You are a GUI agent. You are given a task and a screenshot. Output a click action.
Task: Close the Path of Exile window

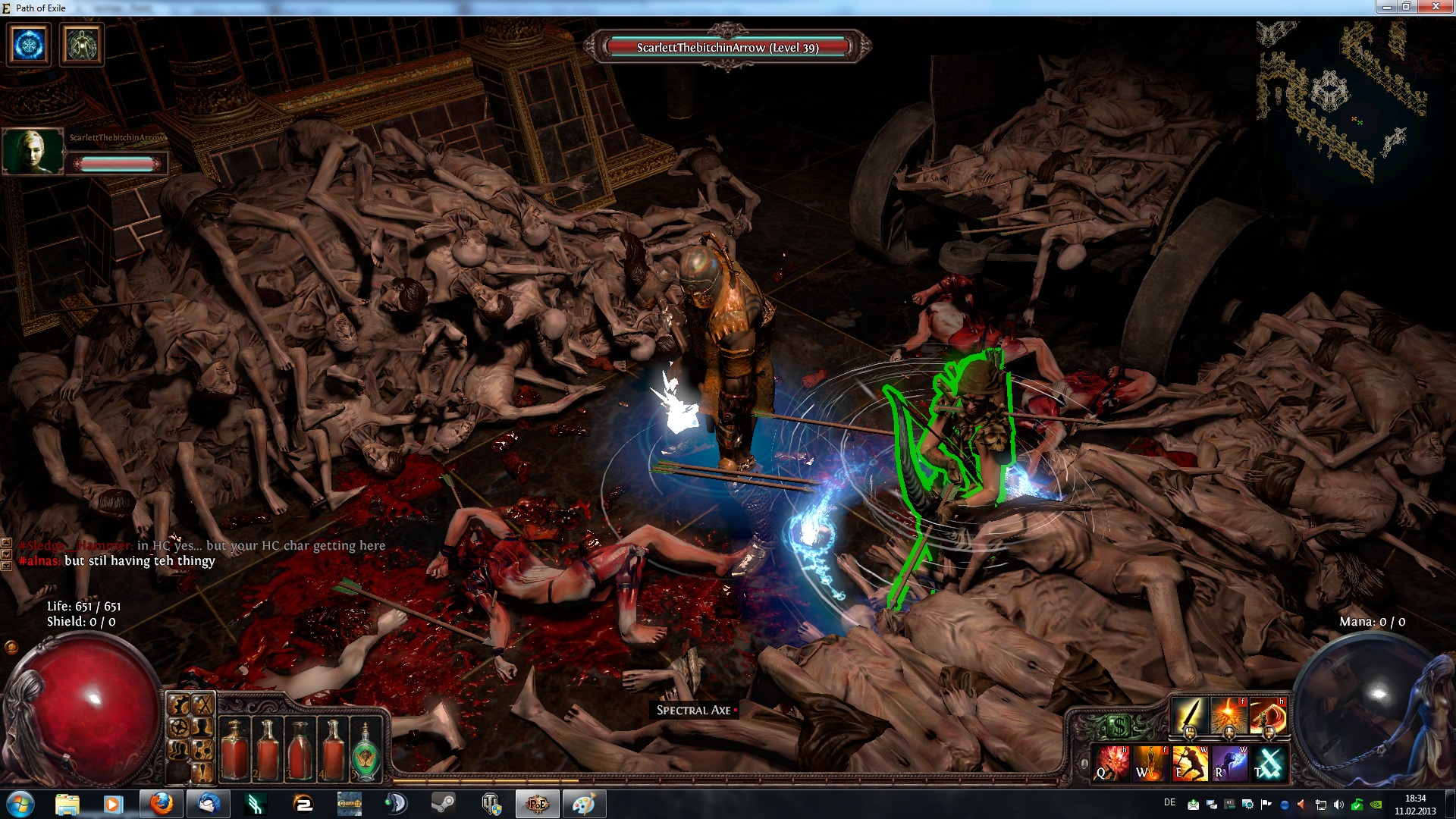[x=1434, y=7]
